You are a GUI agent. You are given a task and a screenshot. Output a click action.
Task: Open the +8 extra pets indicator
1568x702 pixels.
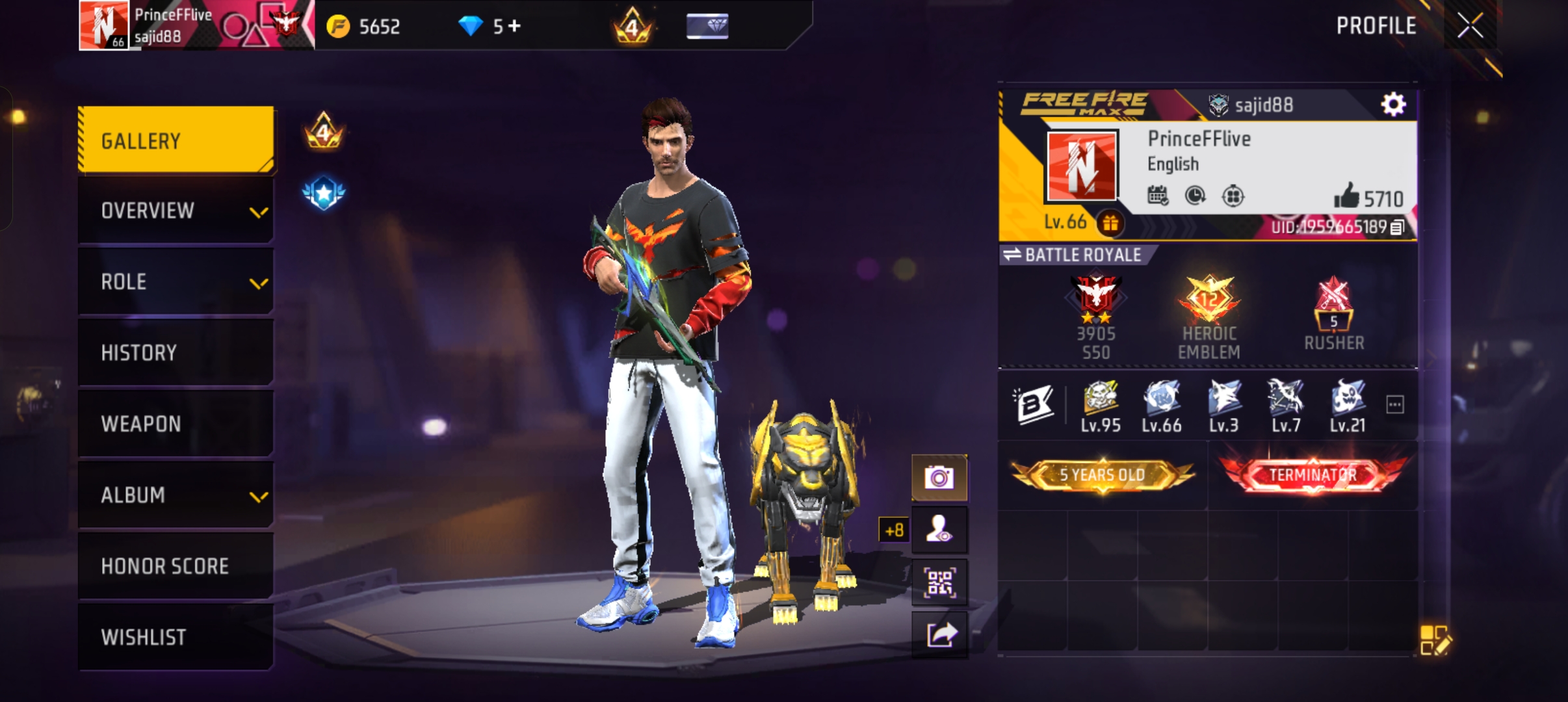895,529
